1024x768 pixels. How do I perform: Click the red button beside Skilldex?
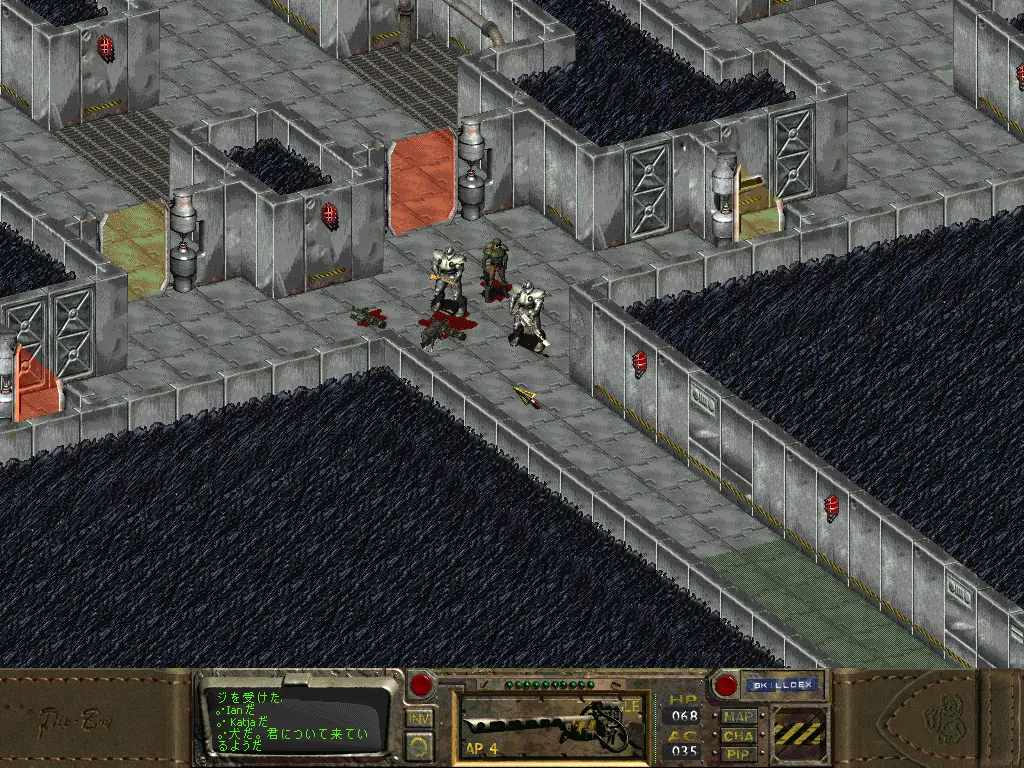pos(725,686)
